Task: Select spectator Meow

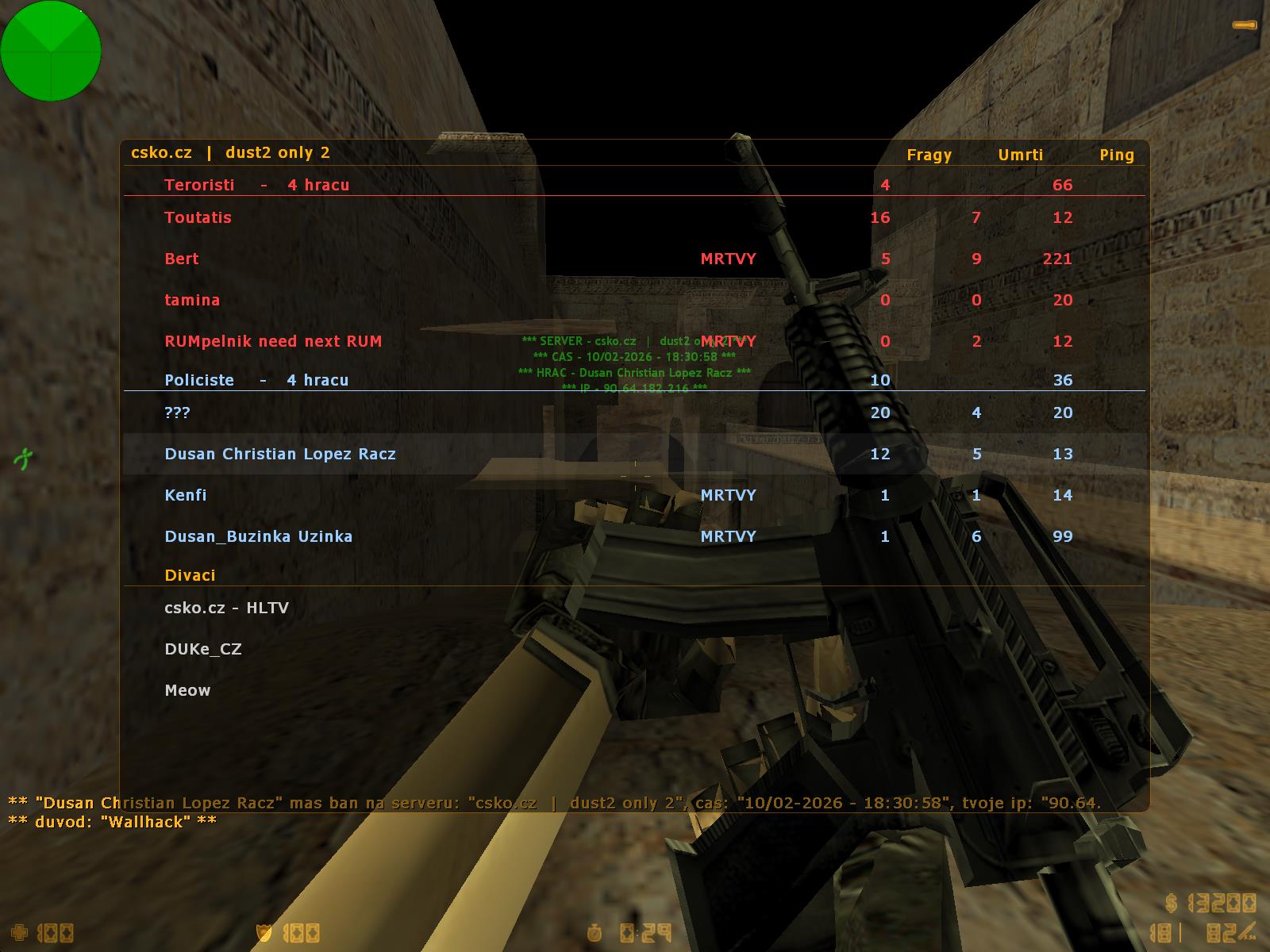Action: pyautogui.click(x=188, y=690)
